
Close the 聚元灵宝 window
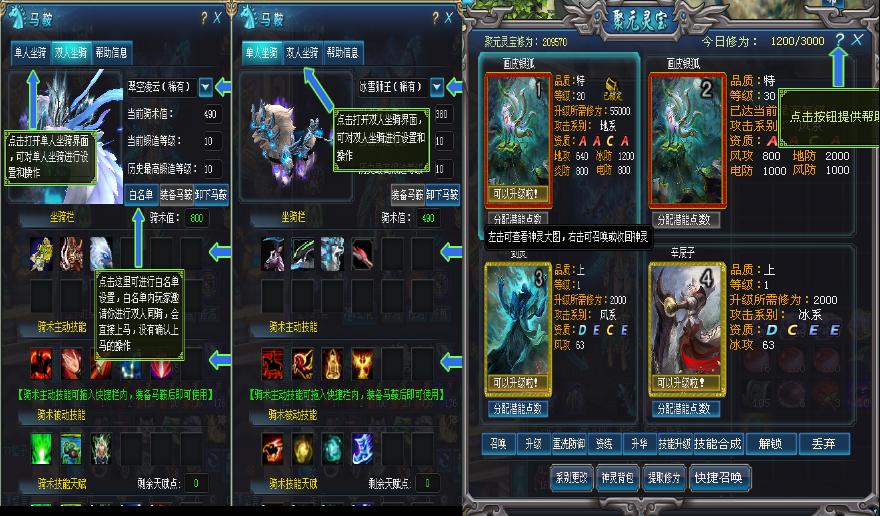(x=858, y=40)
